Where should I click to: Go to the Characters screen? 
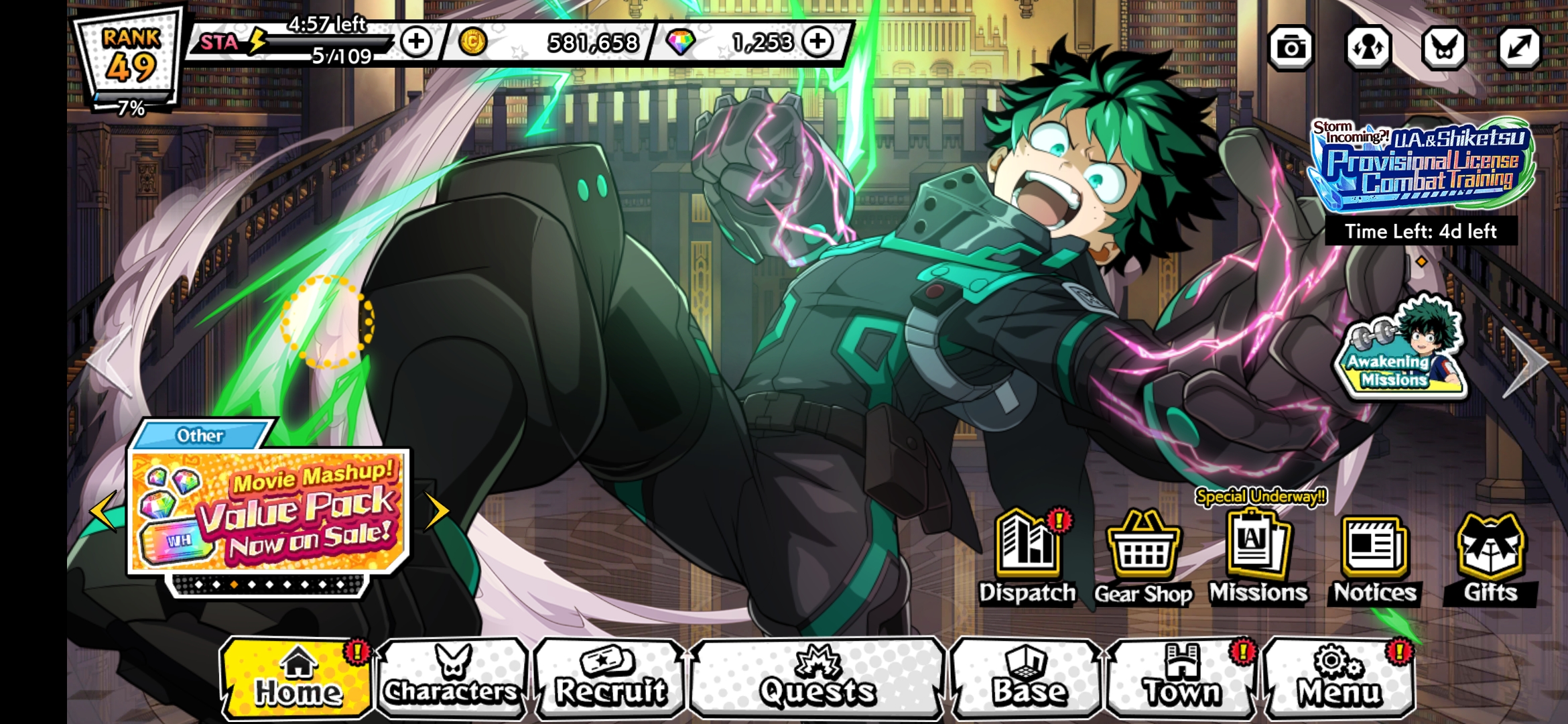pyautogui.click(x=452, y=678)
